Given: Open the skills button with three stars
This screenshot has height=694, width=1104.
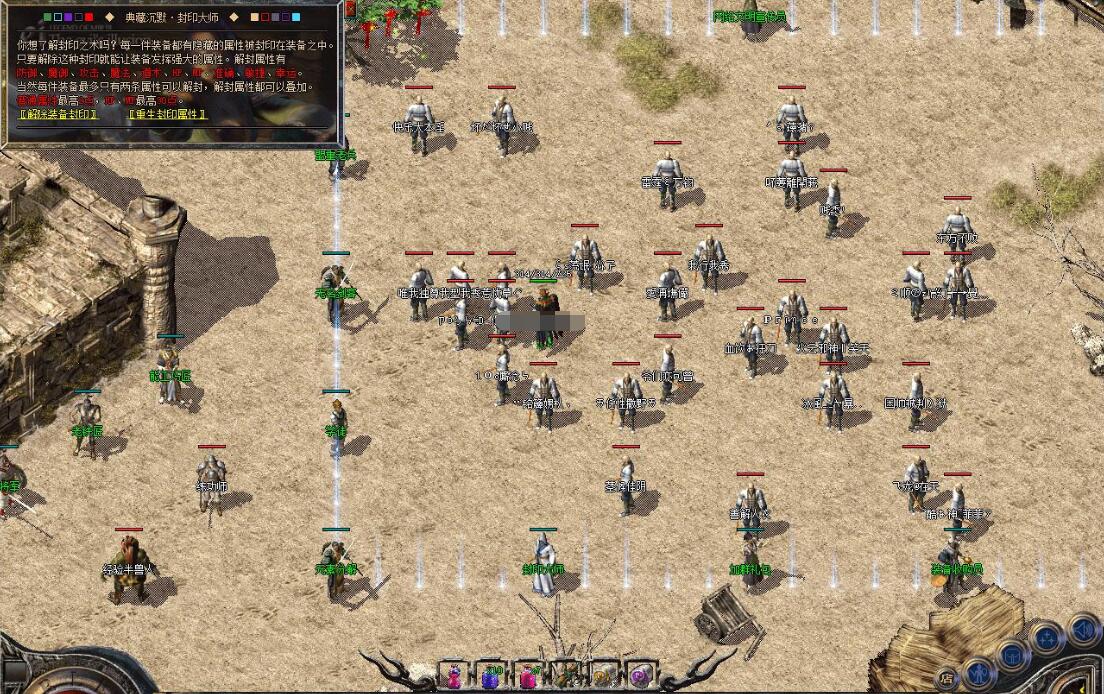Looking at the screenshot, I should click(x=1047, y=637).
